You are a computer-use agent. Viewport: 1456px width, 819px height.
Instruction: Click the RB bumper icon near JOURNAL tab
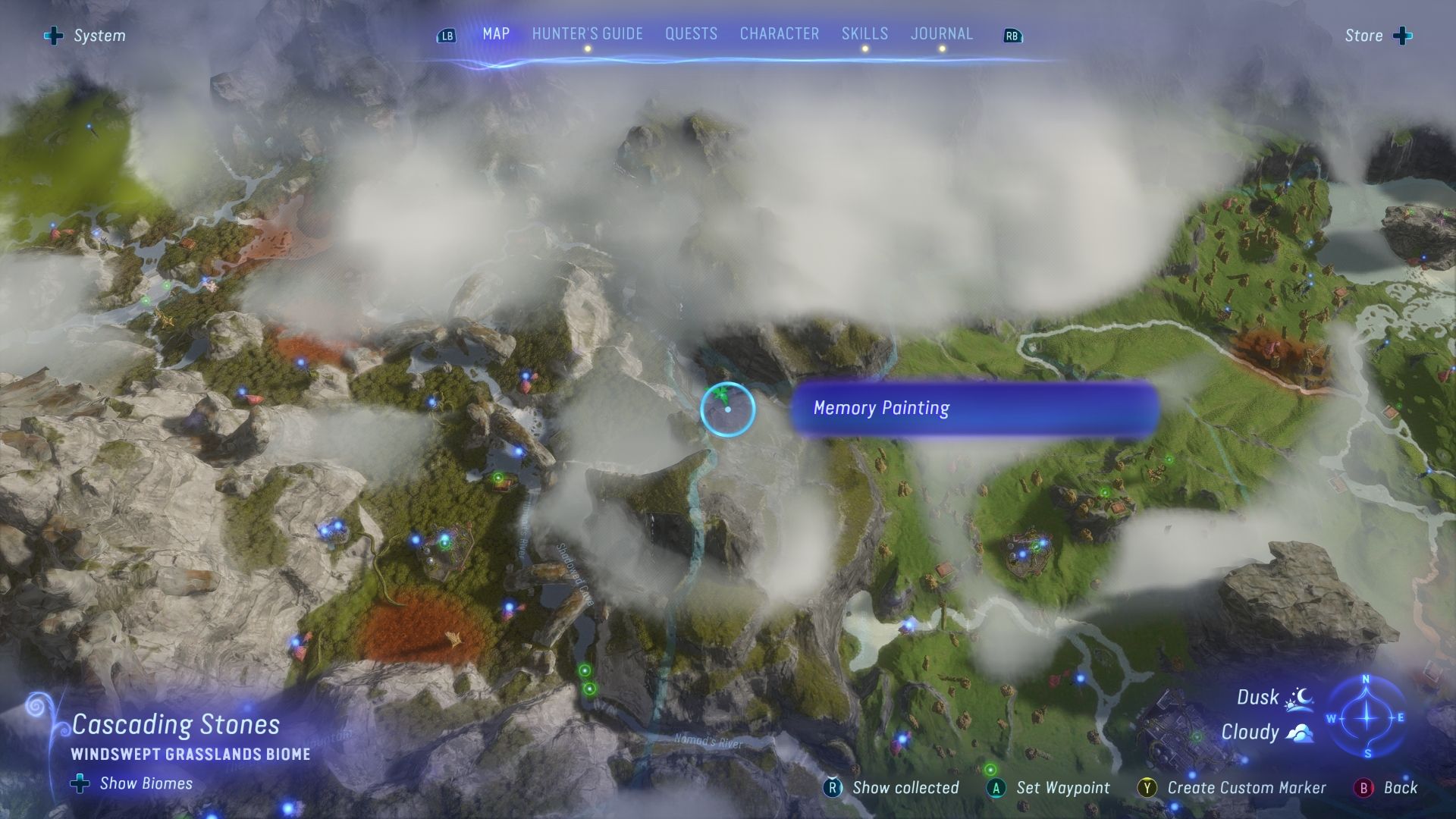(1012, 36)
